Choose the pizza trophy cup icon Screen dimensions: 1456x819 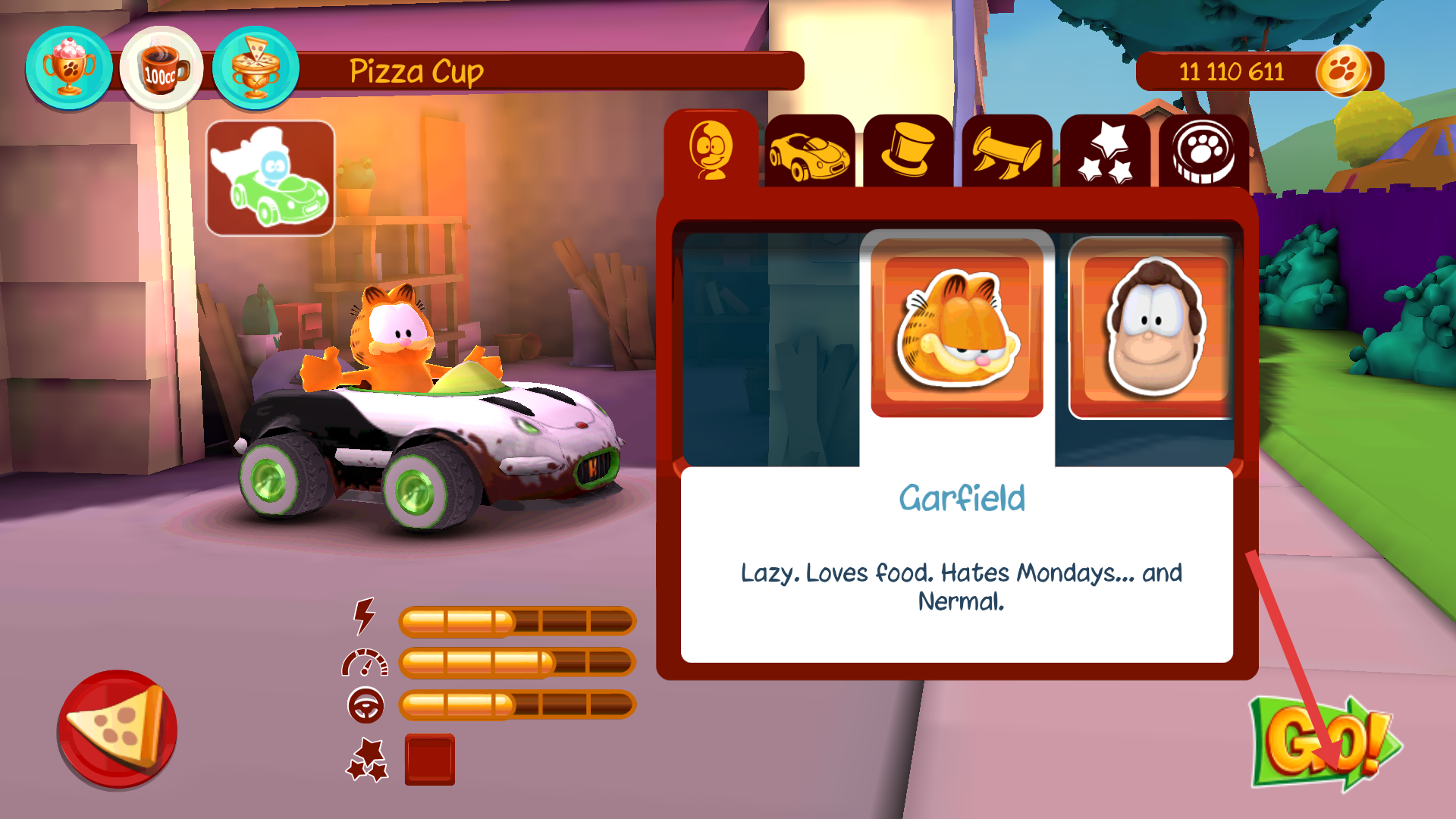coord(256,68)
